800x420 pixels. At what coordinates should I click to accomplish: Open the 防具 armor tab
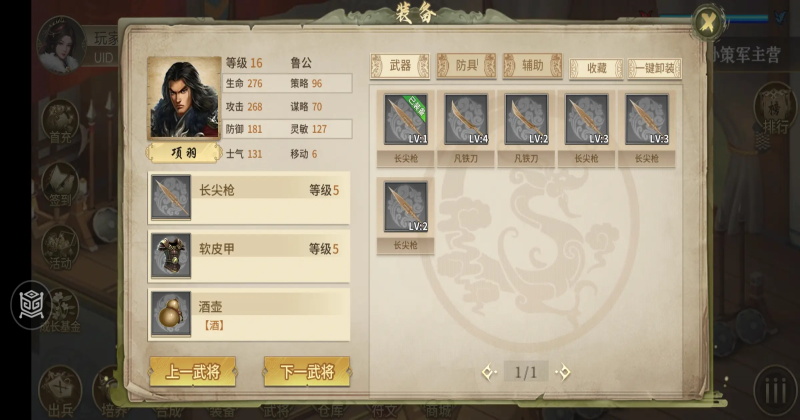tap(466, 66)
